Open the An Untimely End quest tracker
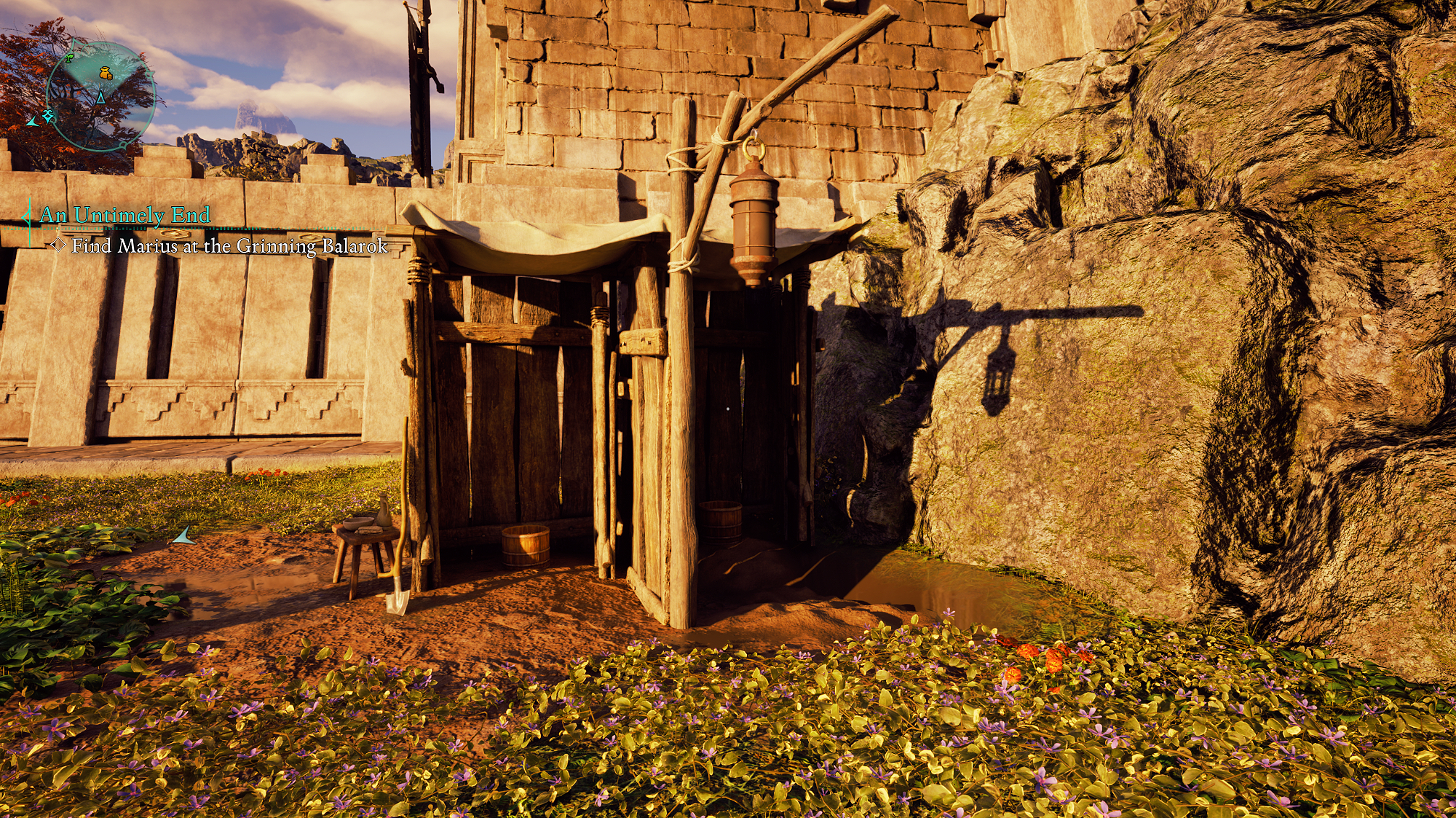The image size is (1456, 818). tap(124, 215)
